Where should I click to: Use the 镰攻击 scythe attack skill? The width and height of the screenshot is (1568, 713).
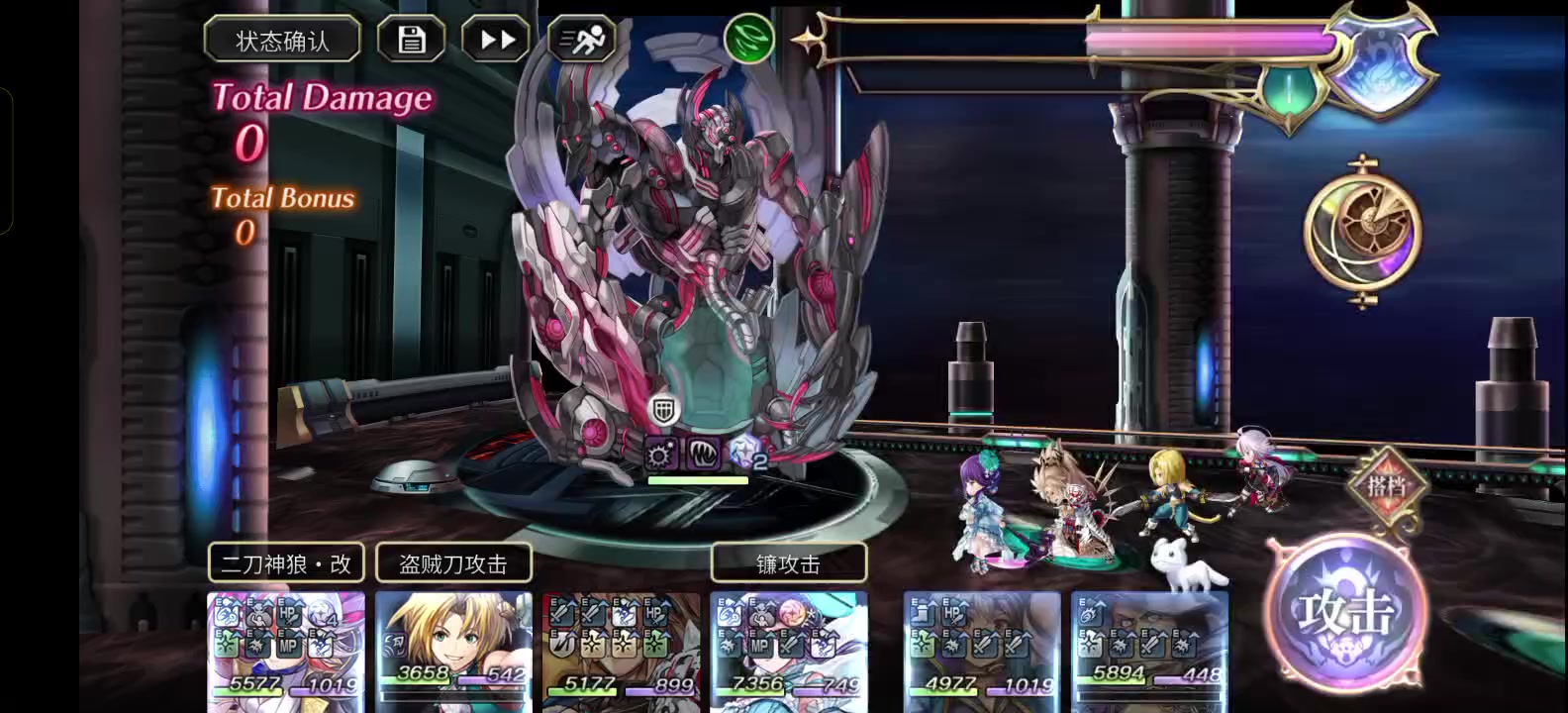(789, 561)
